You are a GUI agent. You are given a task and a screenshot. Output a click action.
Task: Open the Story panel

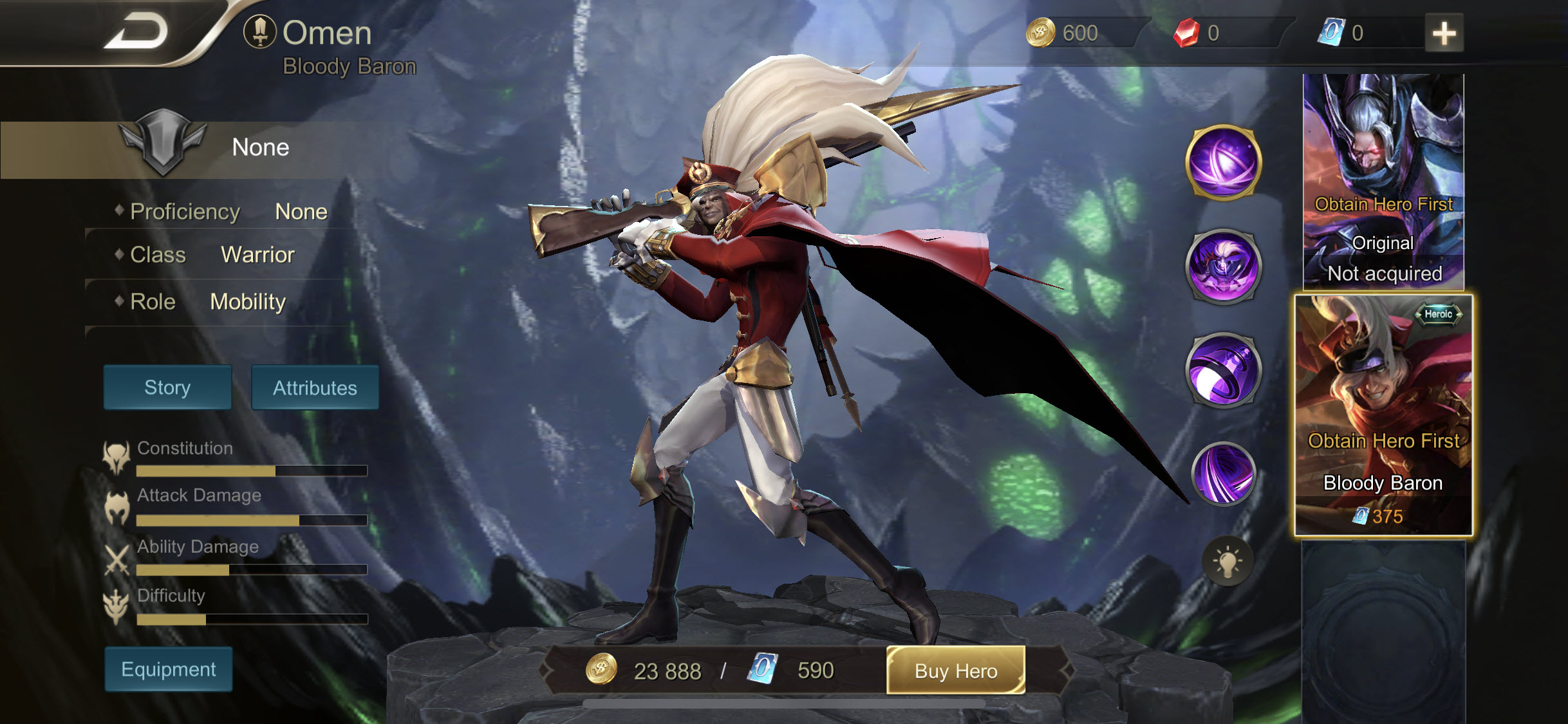pos(167,387)
